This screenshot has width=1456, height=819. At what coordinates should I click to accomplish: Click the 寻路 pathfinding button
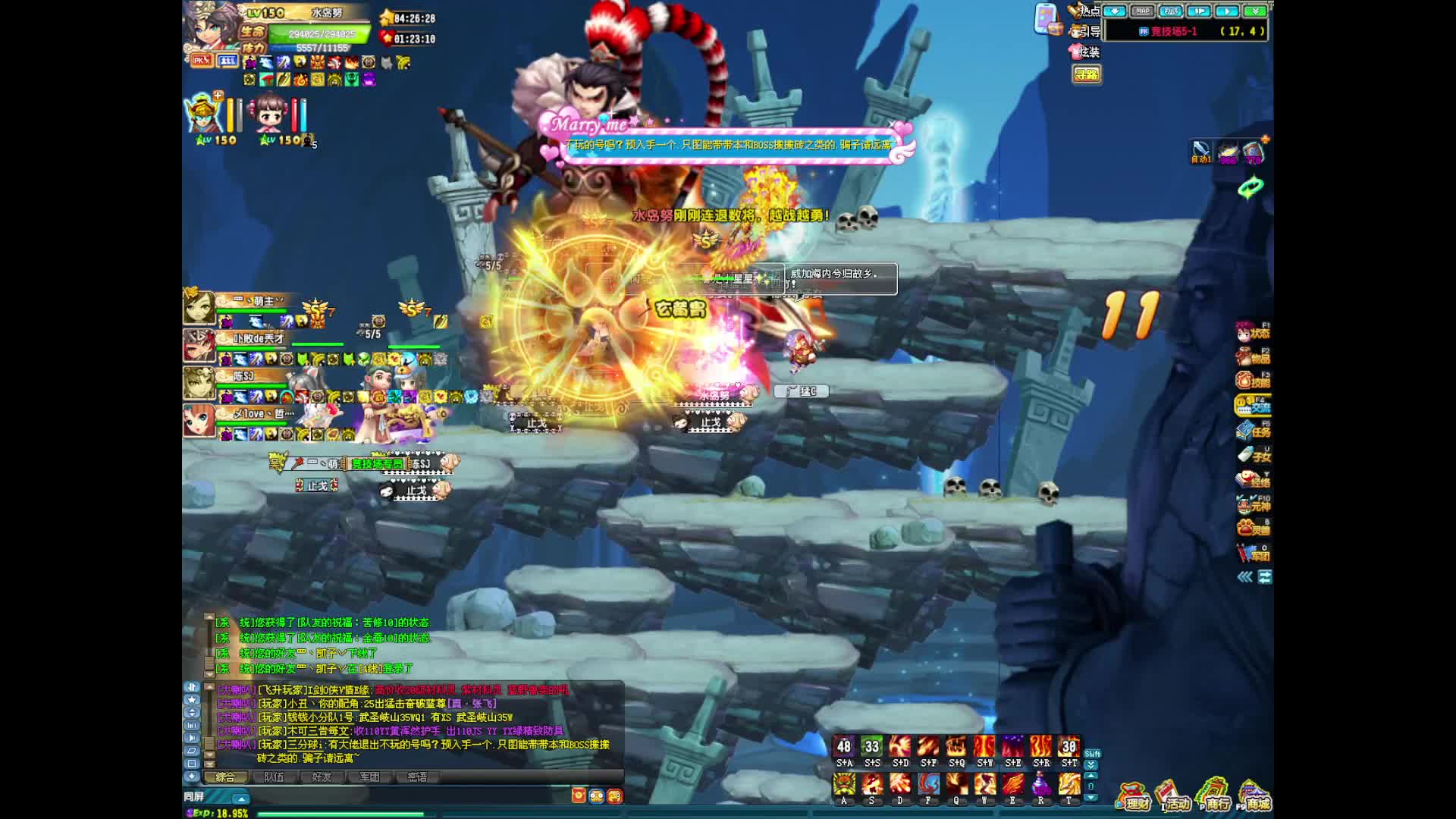(x=1087, y=74)
